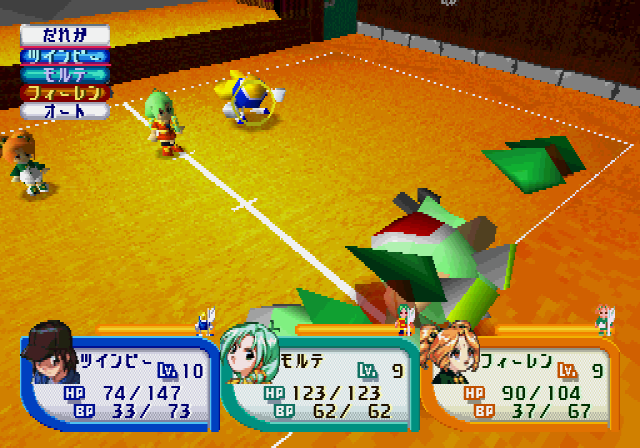This screenshot has height=448, width=640.
Task: Pick フィーレン in the who menu
Action: tap(65, 92)
